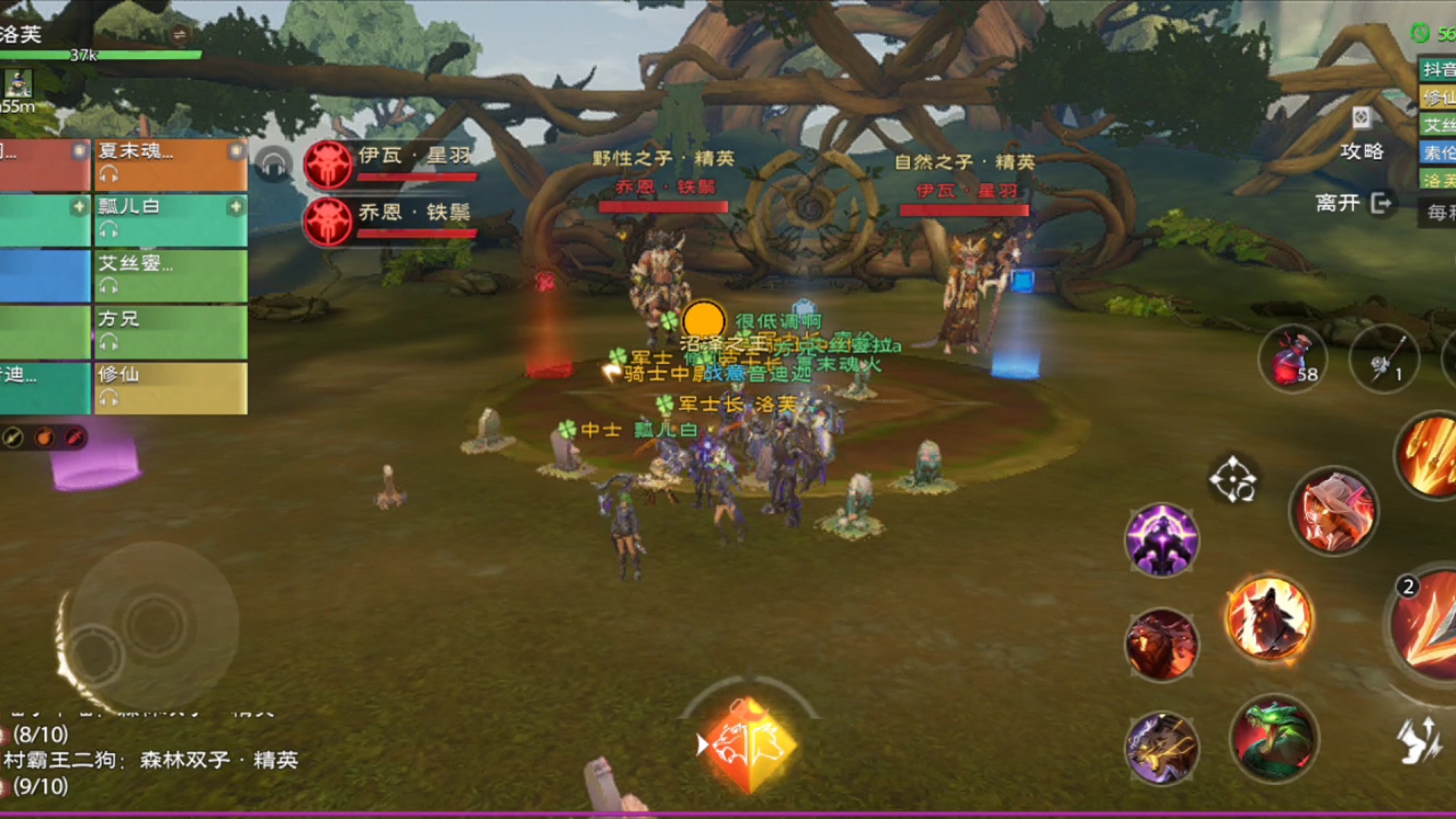1456x819 pixels.
Task: Select raid member 艾丝蜜 frame
Action: [171, 276]
